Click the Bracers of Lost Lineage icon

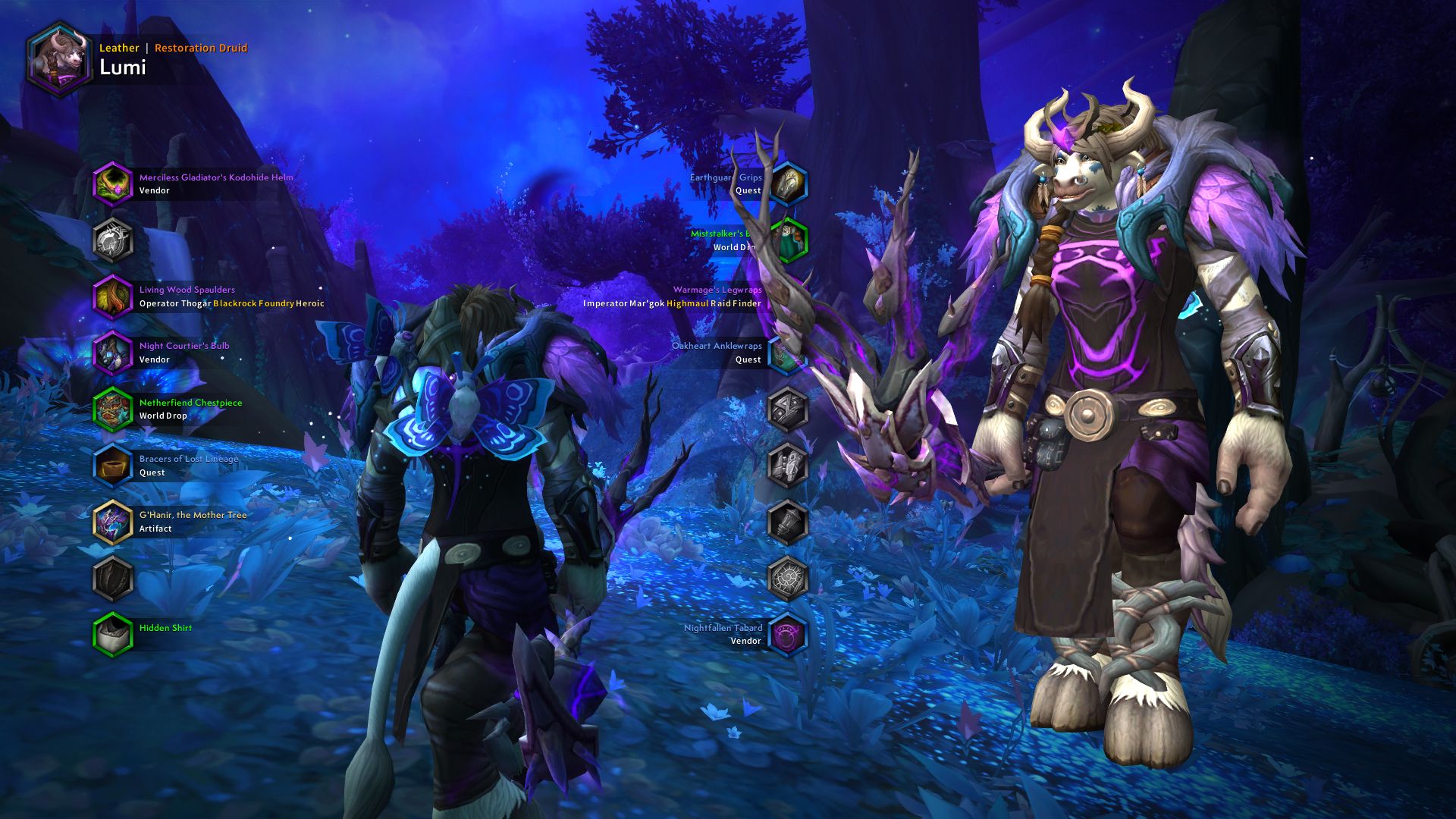click(114, 466)
